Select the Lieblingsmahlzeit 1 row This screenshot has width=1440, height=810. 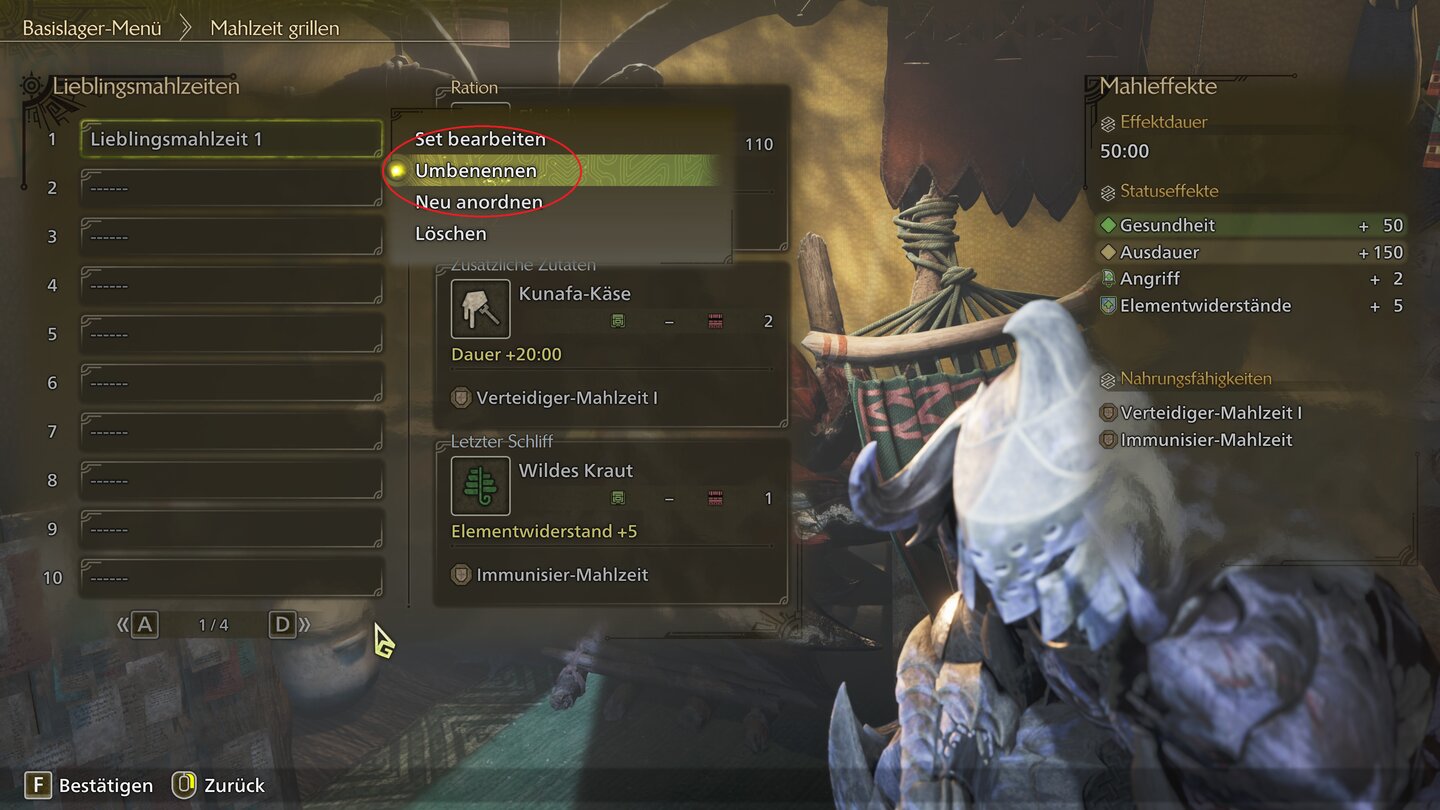click(x=231, y=139)
